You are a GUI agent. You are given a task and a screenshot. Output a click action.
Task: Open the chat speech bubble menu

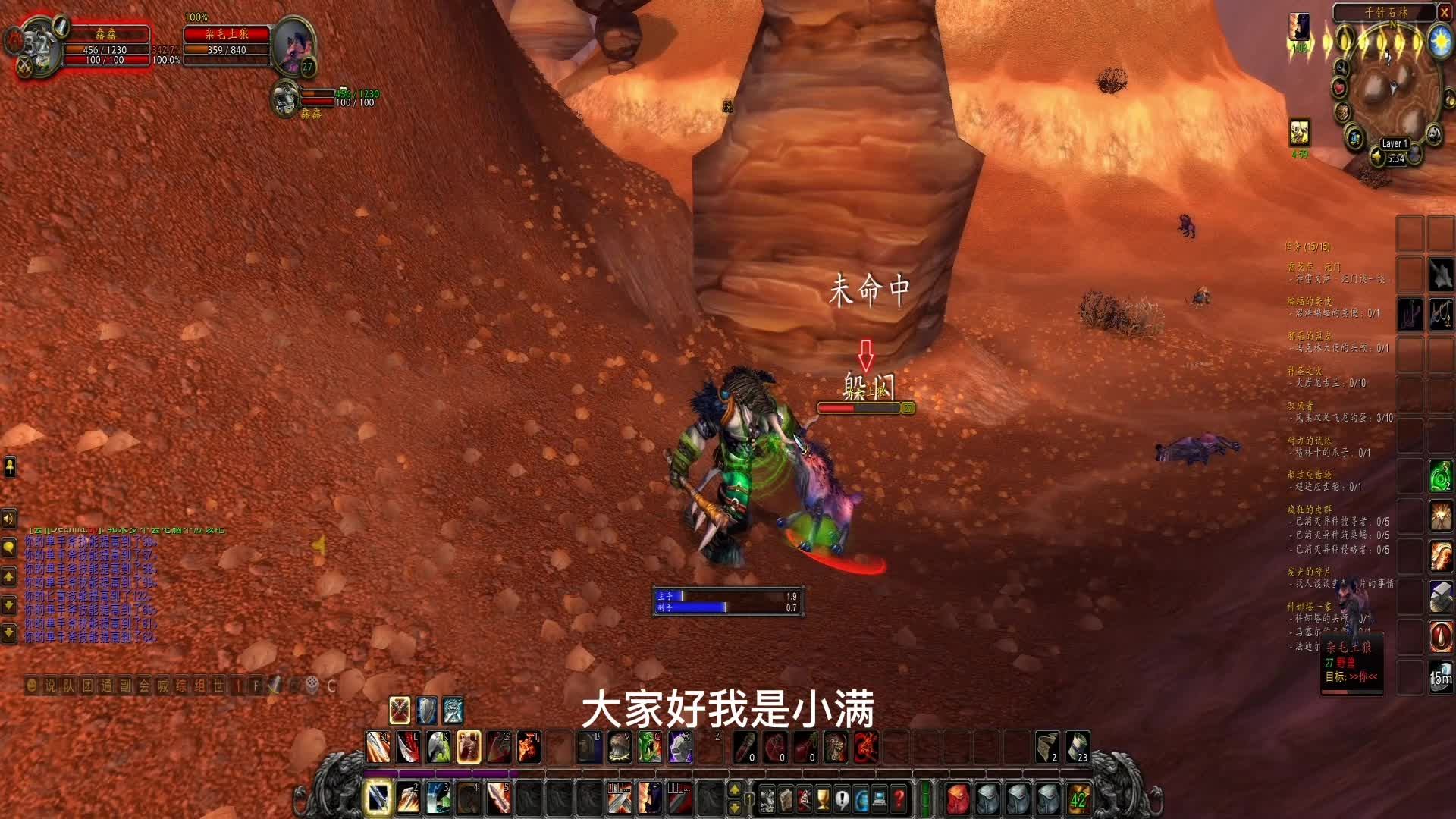[x=9, y=548]
